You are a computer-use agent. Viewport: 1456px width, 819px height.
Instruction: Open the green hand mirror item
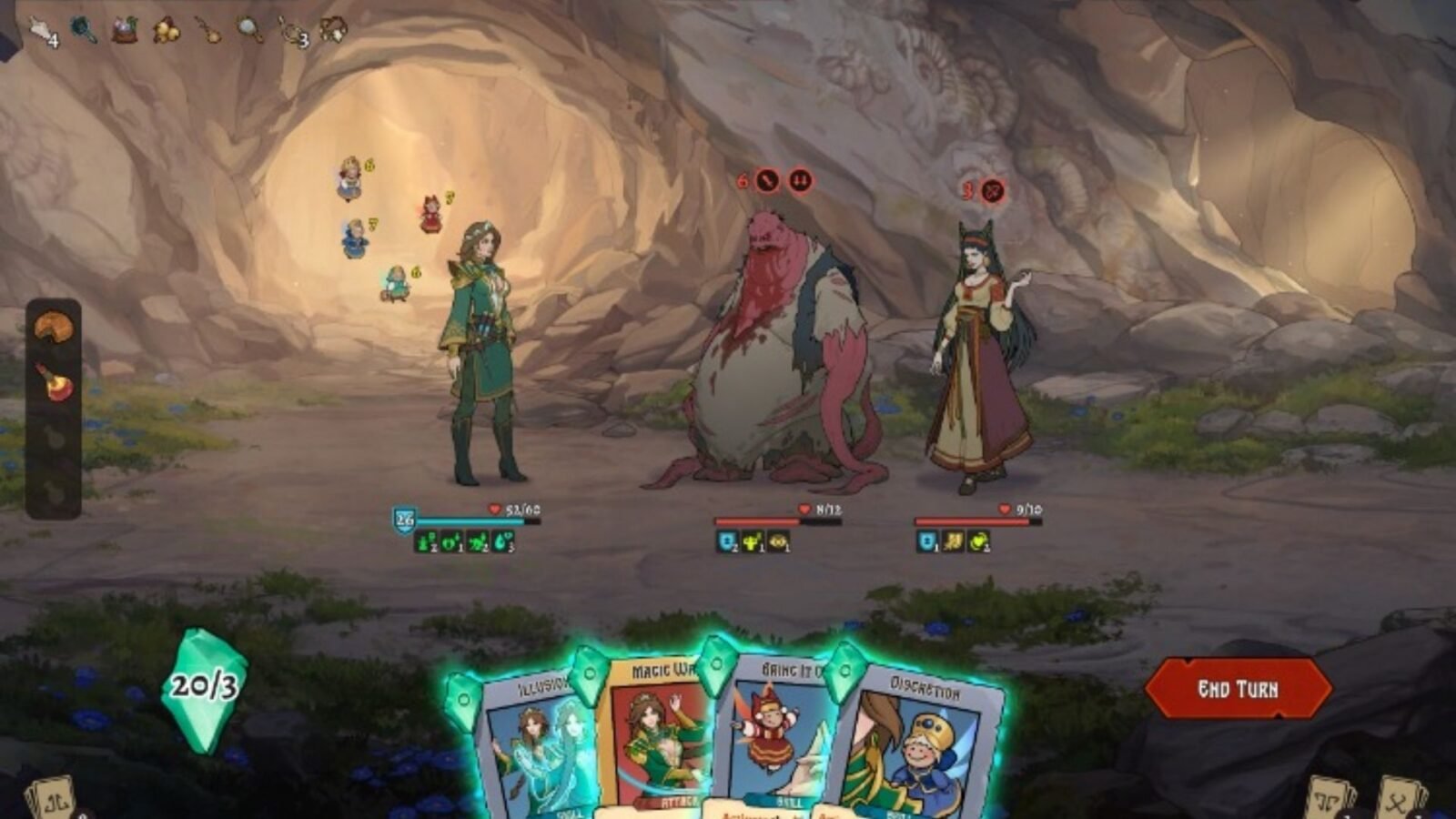[x=84, y=27]
